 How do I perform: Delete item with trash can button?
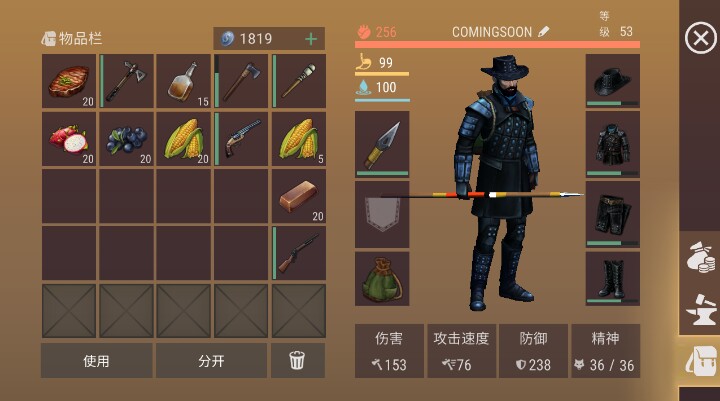297,361
